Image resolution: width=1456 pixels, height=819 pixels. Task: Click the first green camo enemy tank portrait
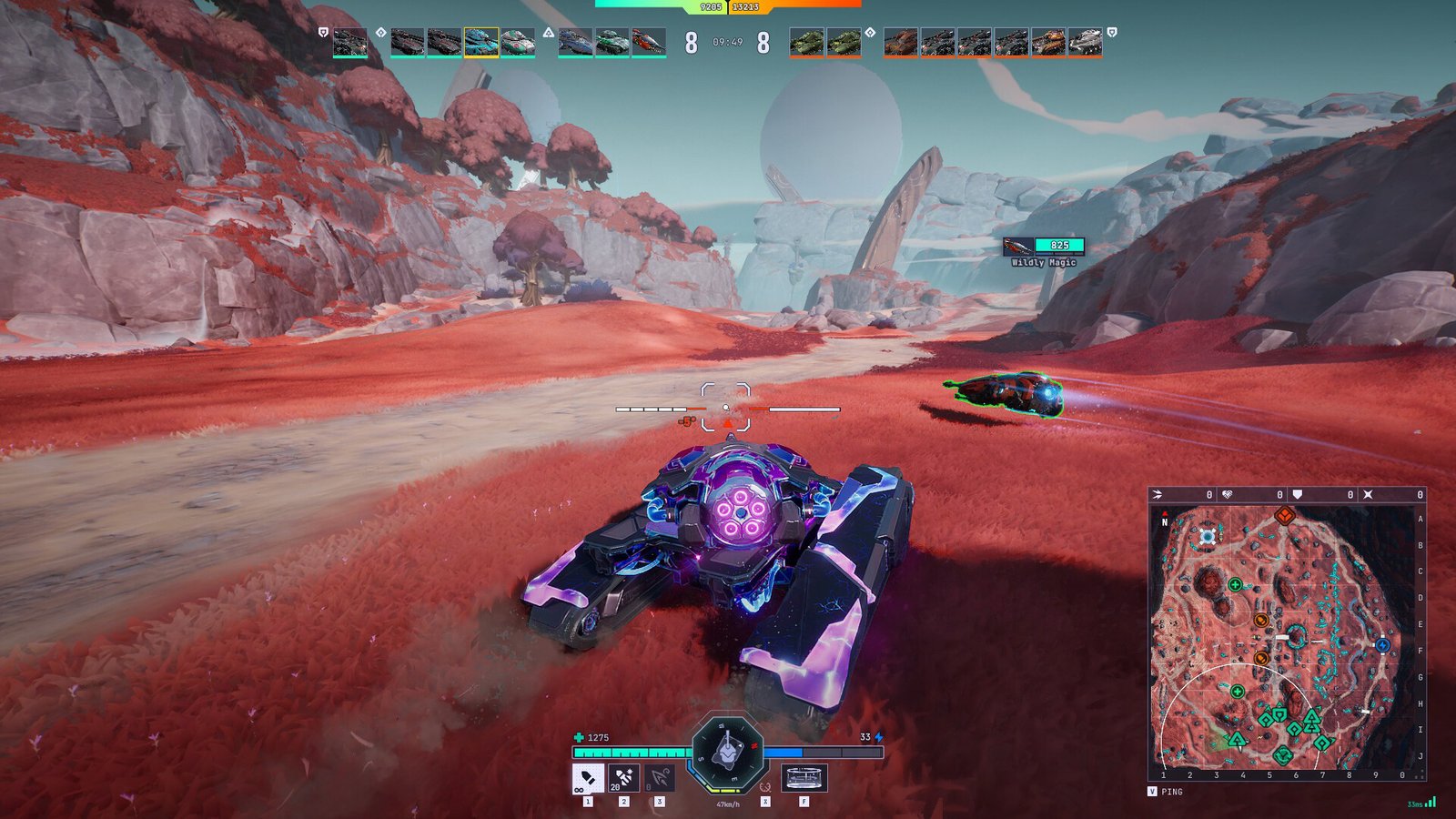[x=806, y=42]
